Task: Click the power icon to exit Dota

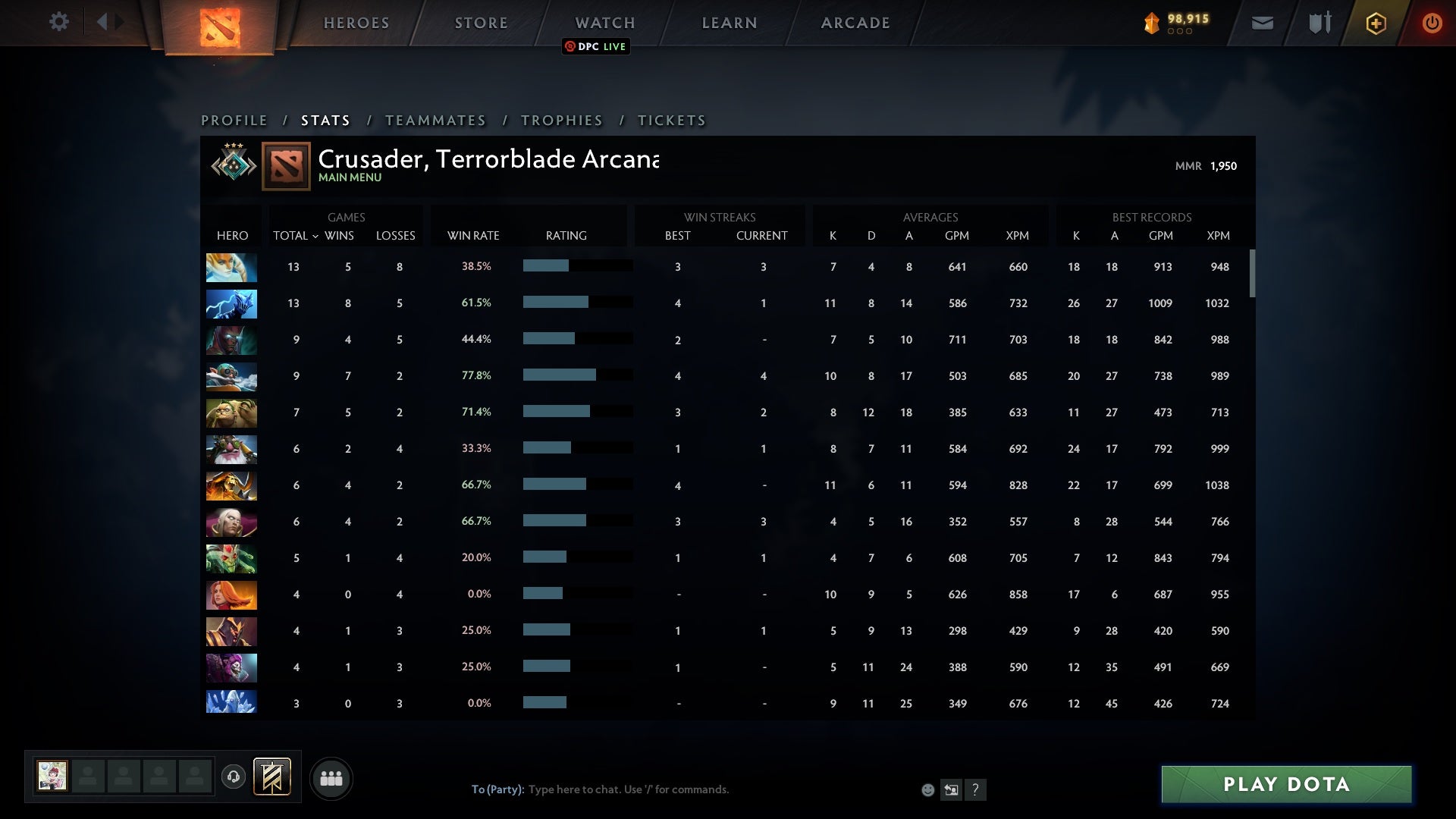Action: (1432, 23)
